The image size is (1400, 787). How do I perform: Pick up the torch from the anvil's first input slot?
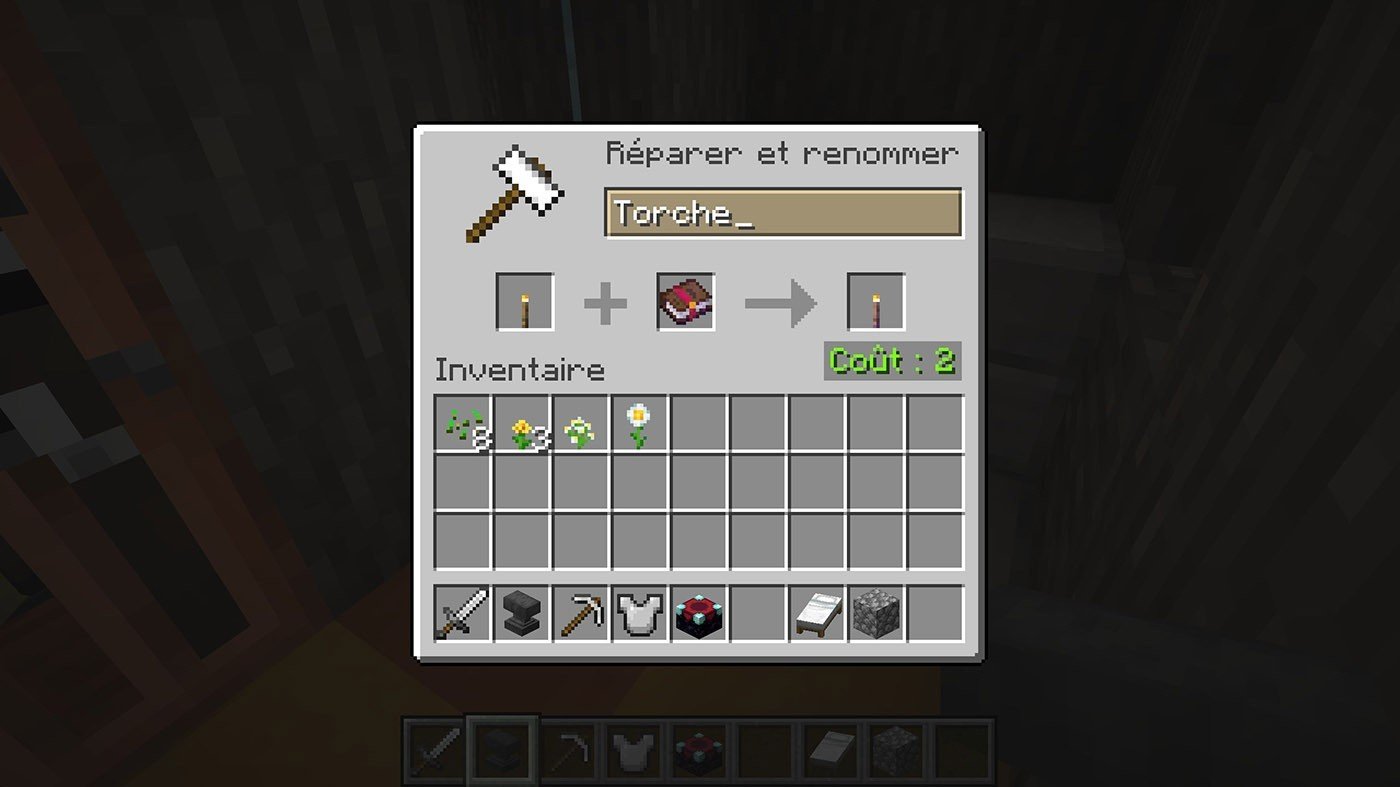click(525, 302)
